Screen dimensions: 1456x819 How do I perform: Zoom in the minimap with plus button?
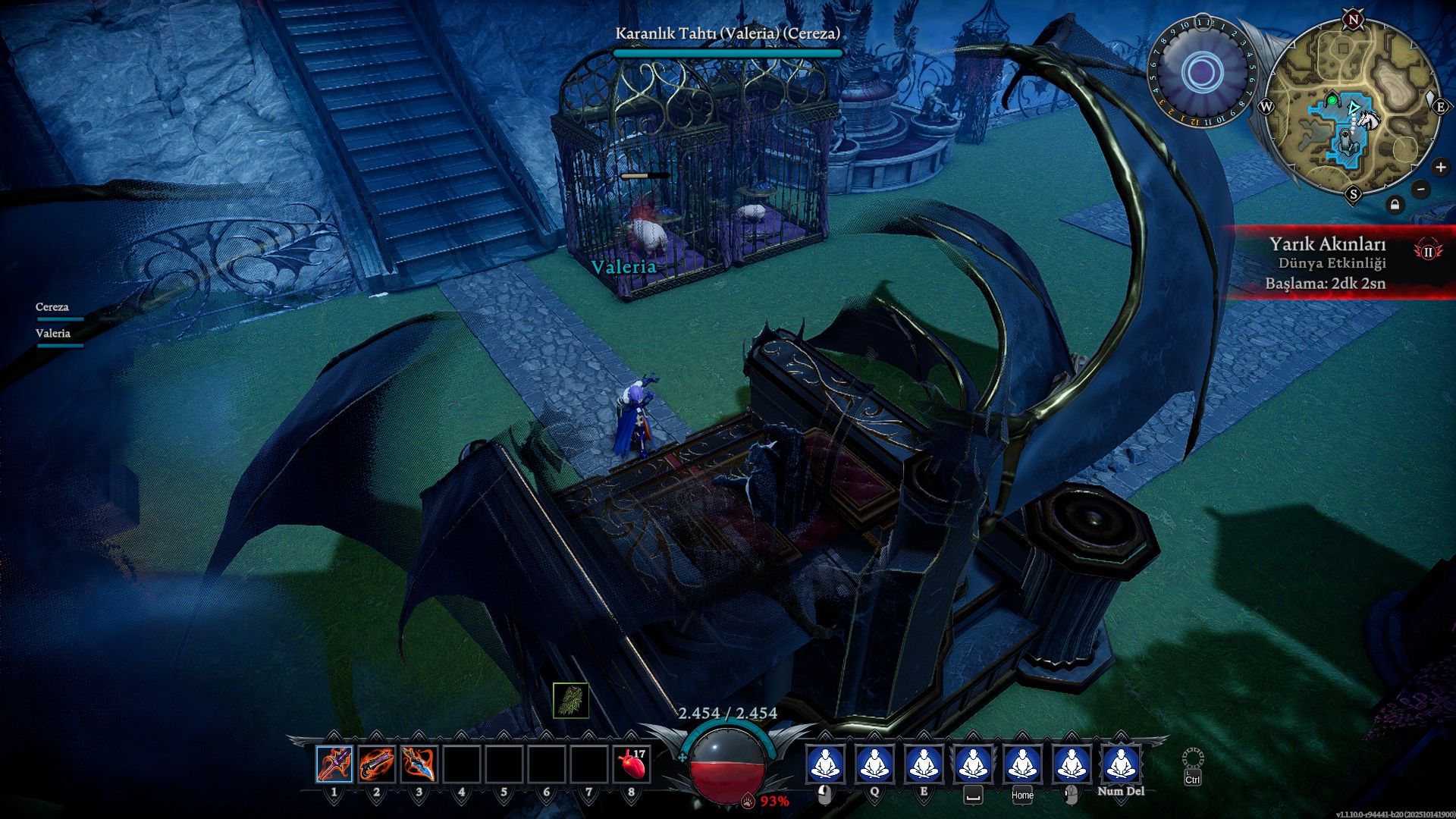[1440, 168]
